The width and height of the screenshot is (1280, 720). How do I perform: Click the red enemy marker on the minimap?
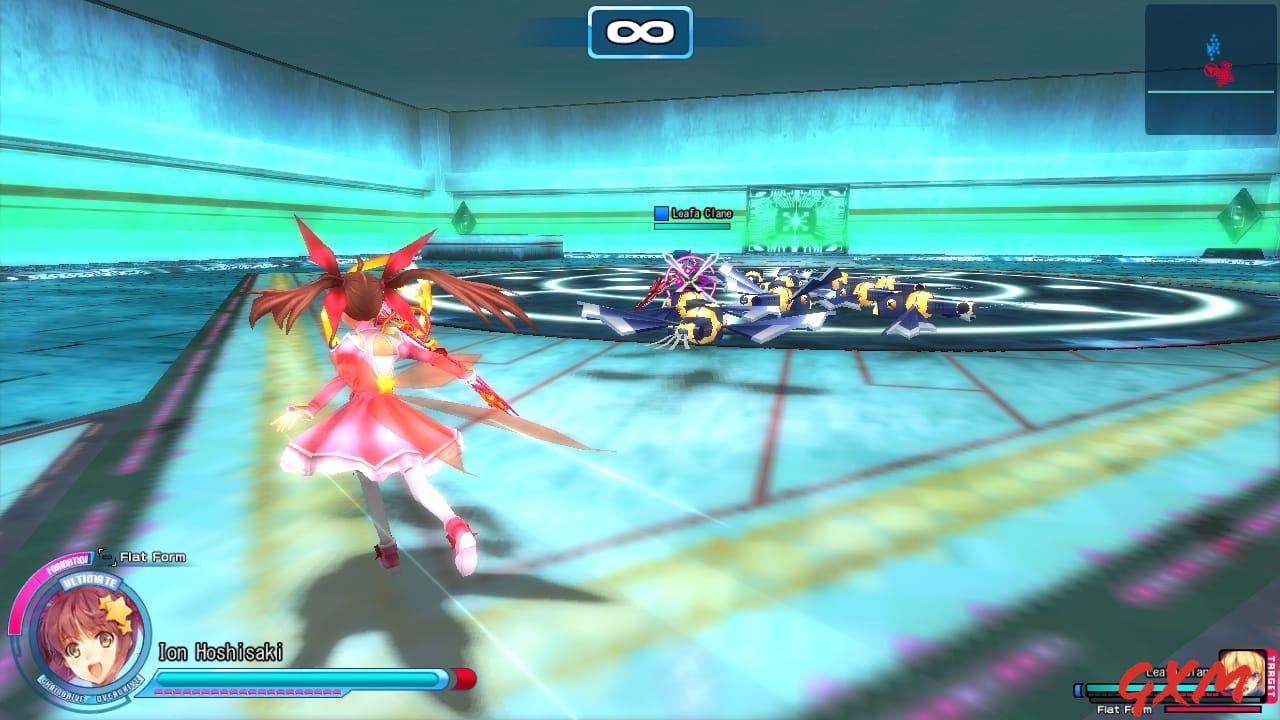pos(1220,70)
